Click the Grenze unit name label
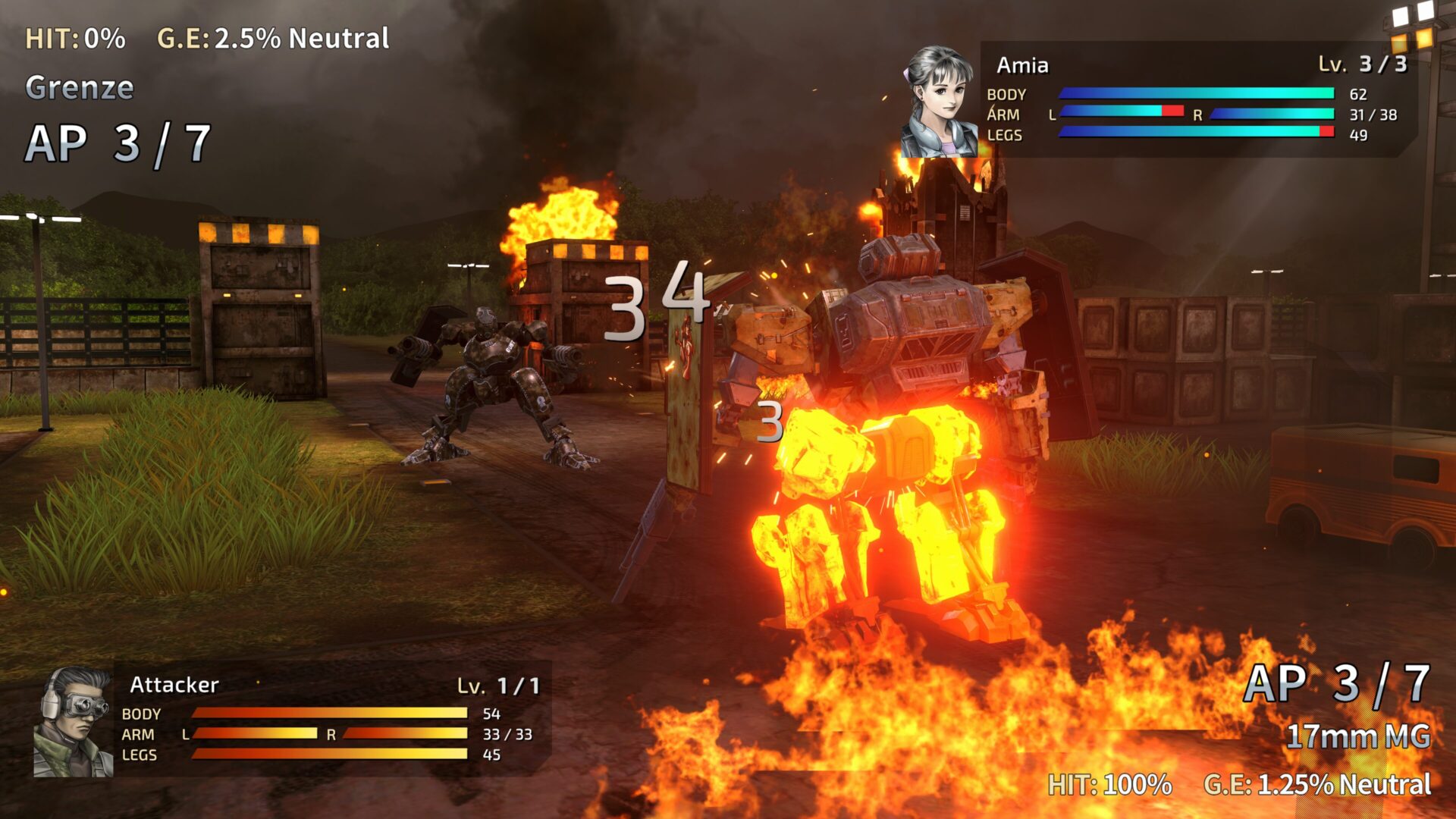Viewport: 1456px width, 819px height. pos(80,87)
